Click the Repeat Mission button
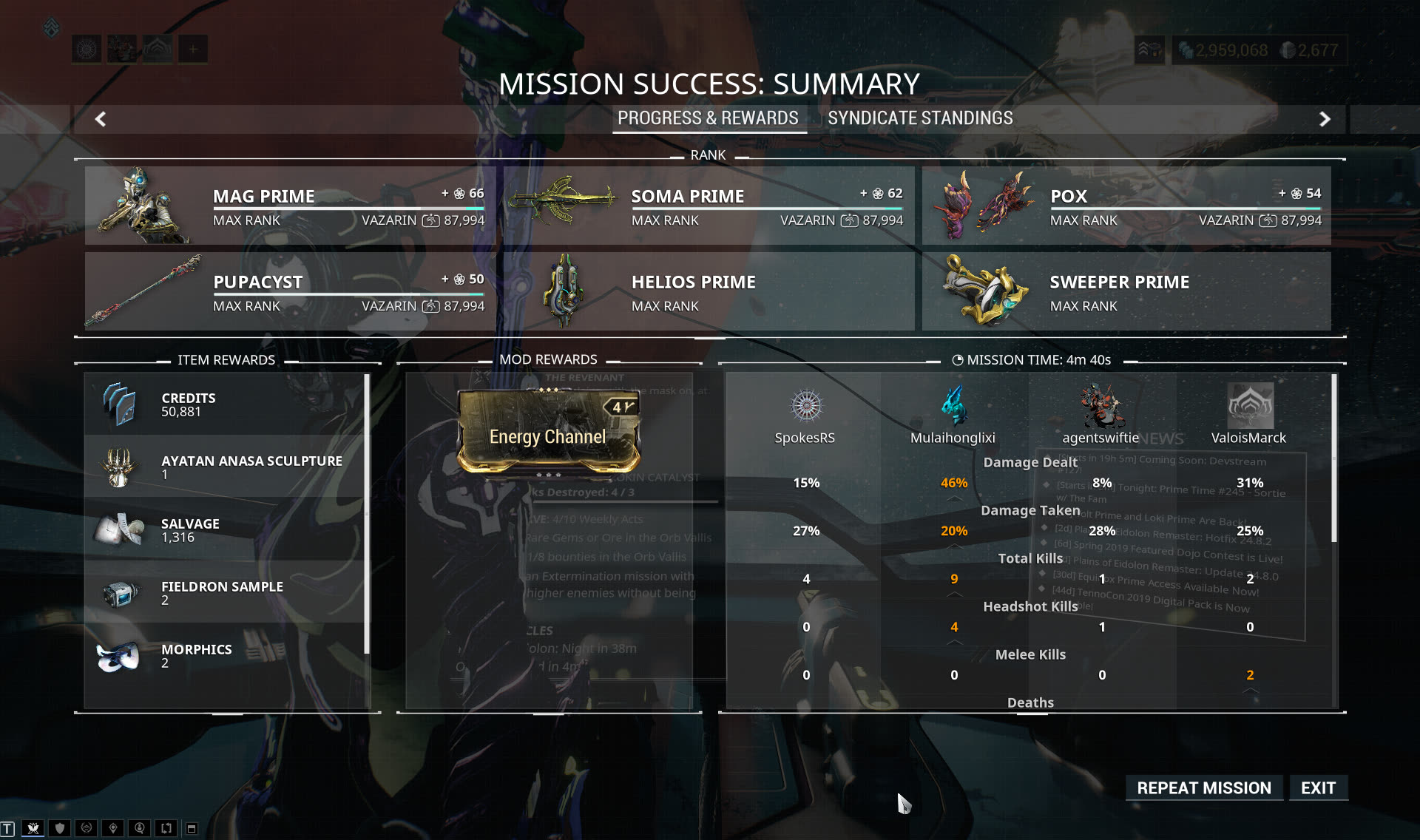Screen dimensions: 1420x840 (1203, 787)
